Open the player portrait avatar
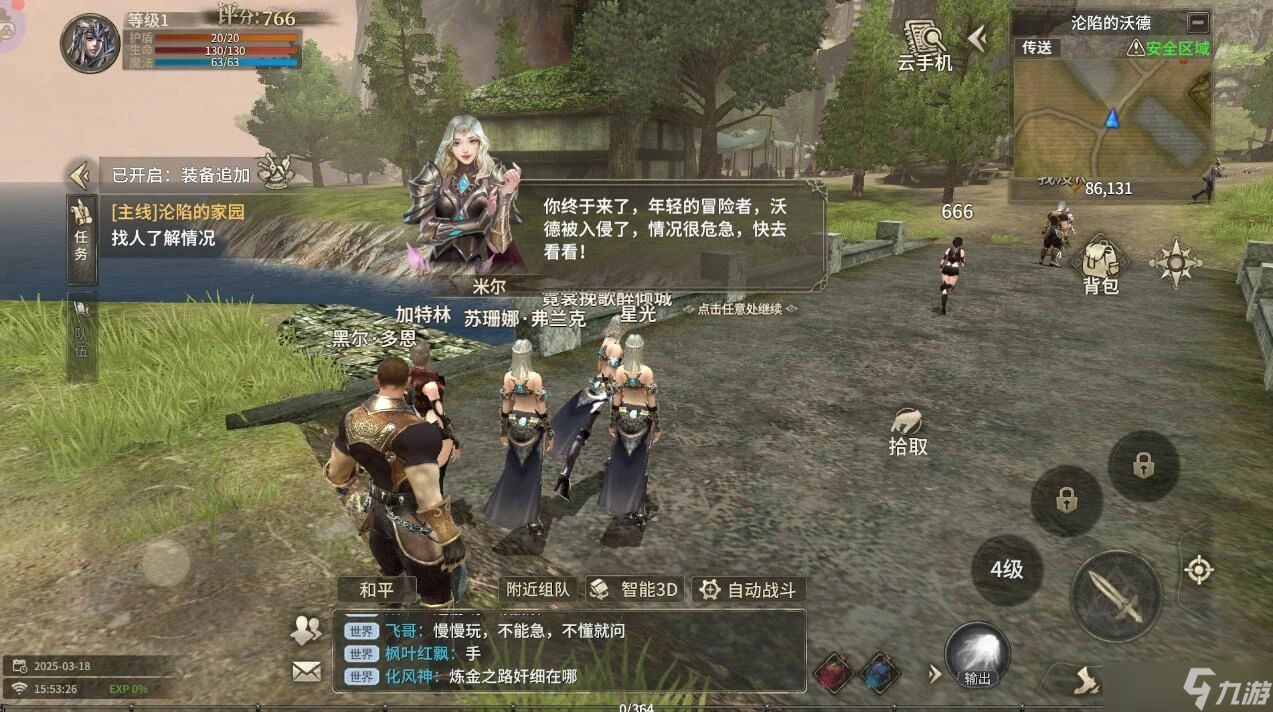 (x=90, y=43)
